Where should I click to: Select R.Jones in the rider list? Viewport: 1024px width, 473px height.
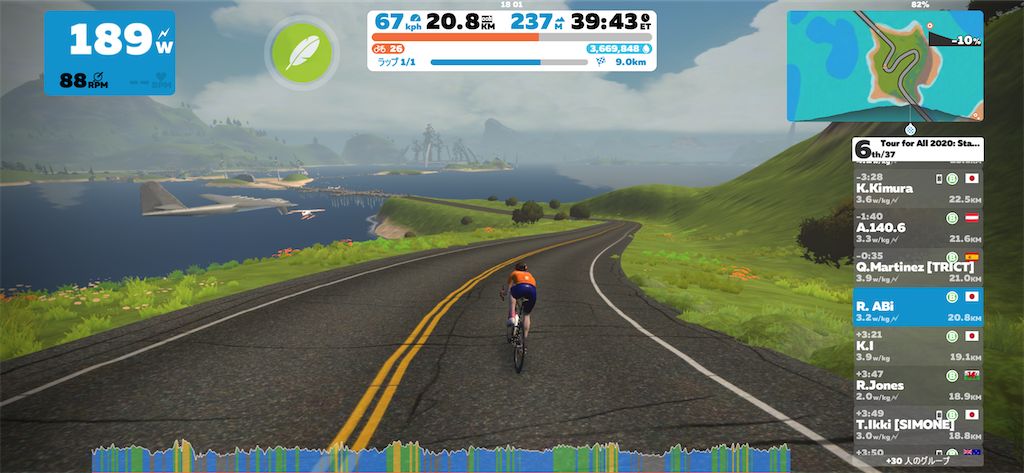(917, 385)
